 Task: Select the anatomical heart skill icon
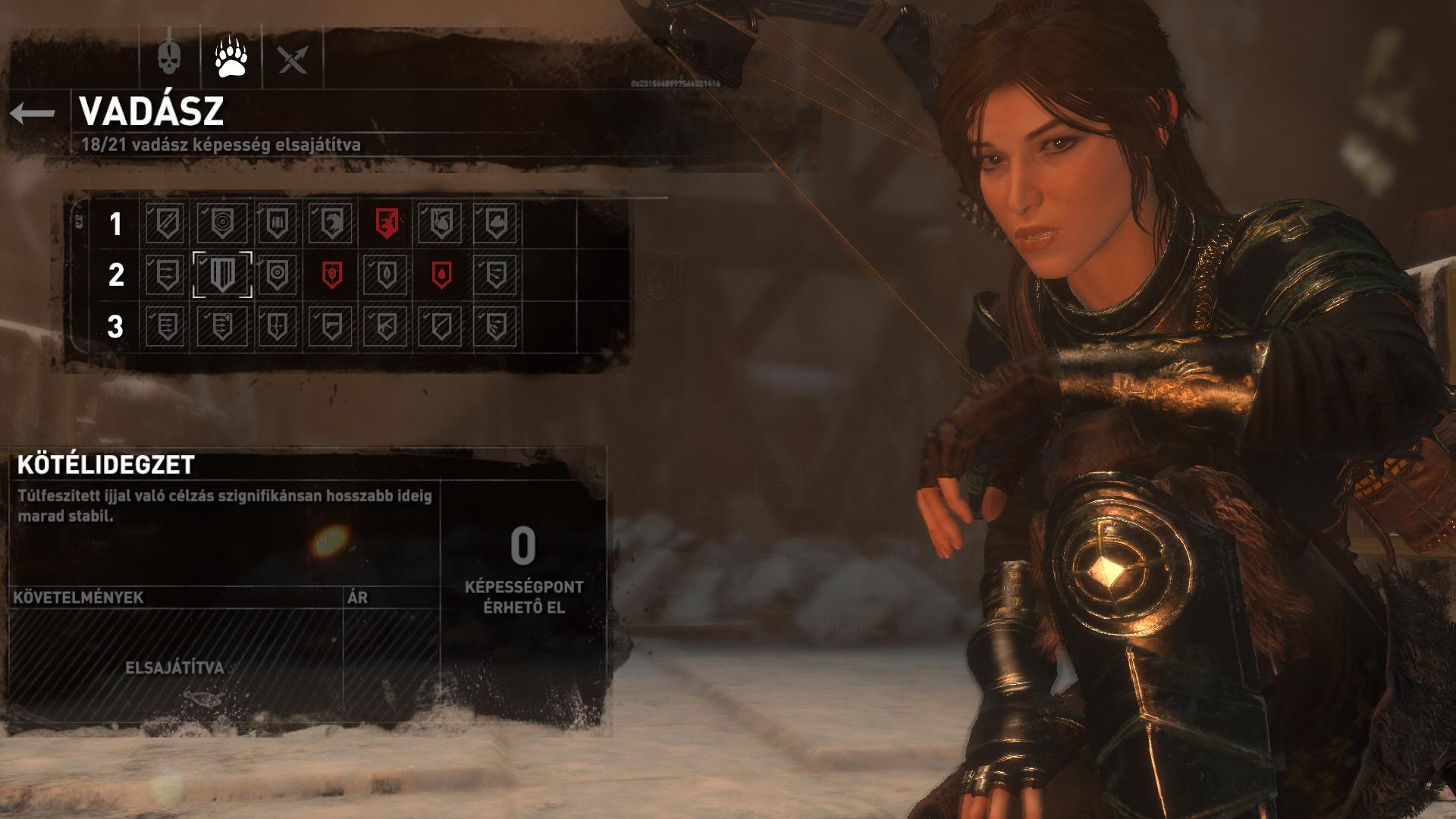pos(441,223)
